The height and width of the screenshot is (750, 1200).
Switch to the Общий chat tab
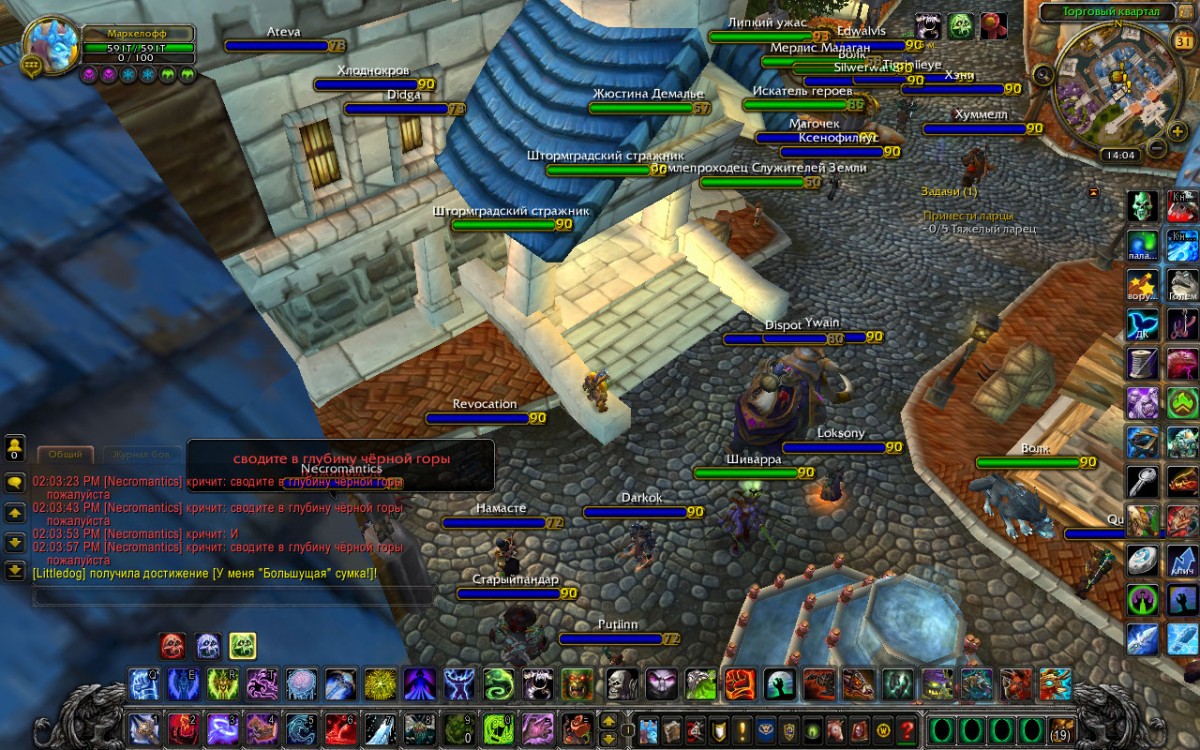65,454
